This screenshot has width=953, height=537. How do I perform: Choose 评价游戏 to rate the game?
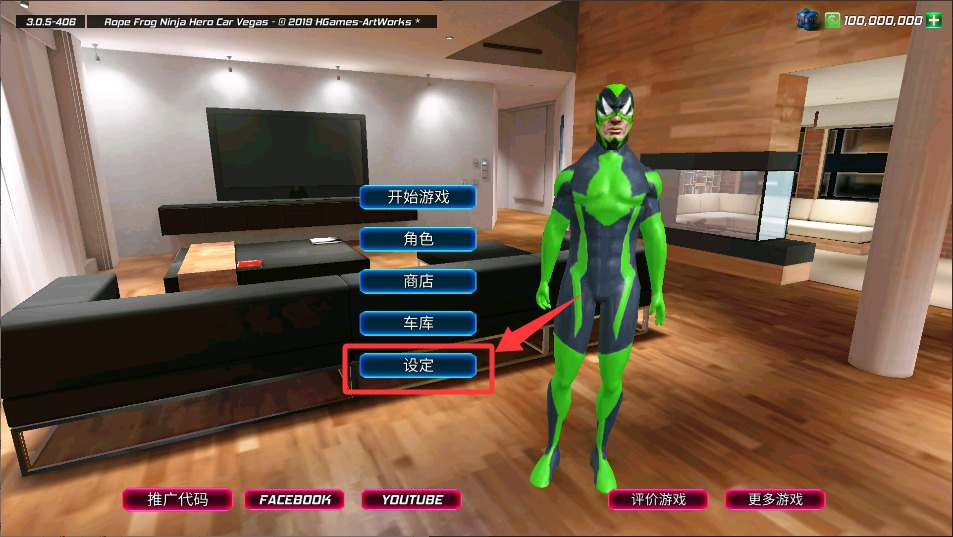(x=658, y=499)
